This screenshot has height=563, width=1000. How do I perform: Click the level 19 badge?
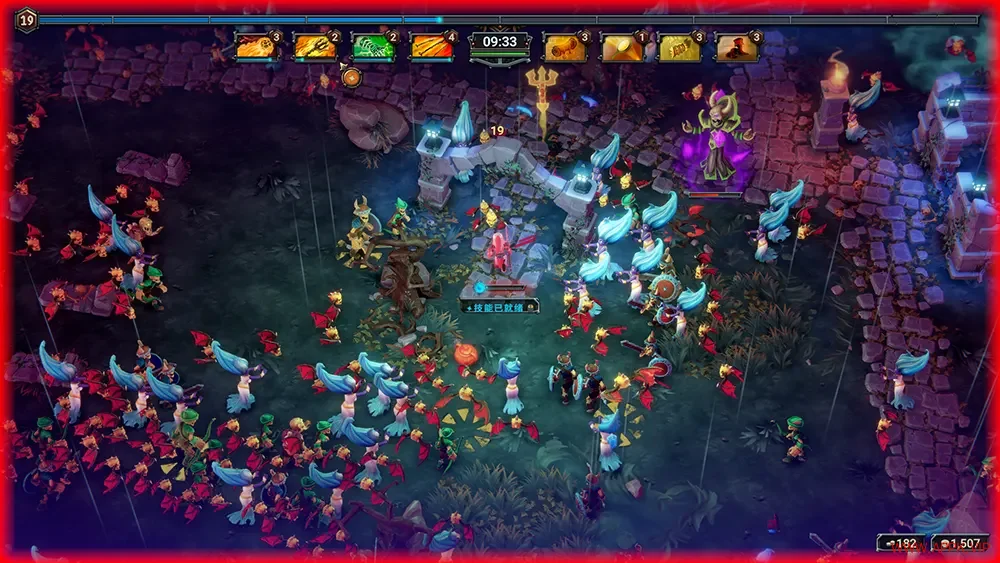click(25, 18)
